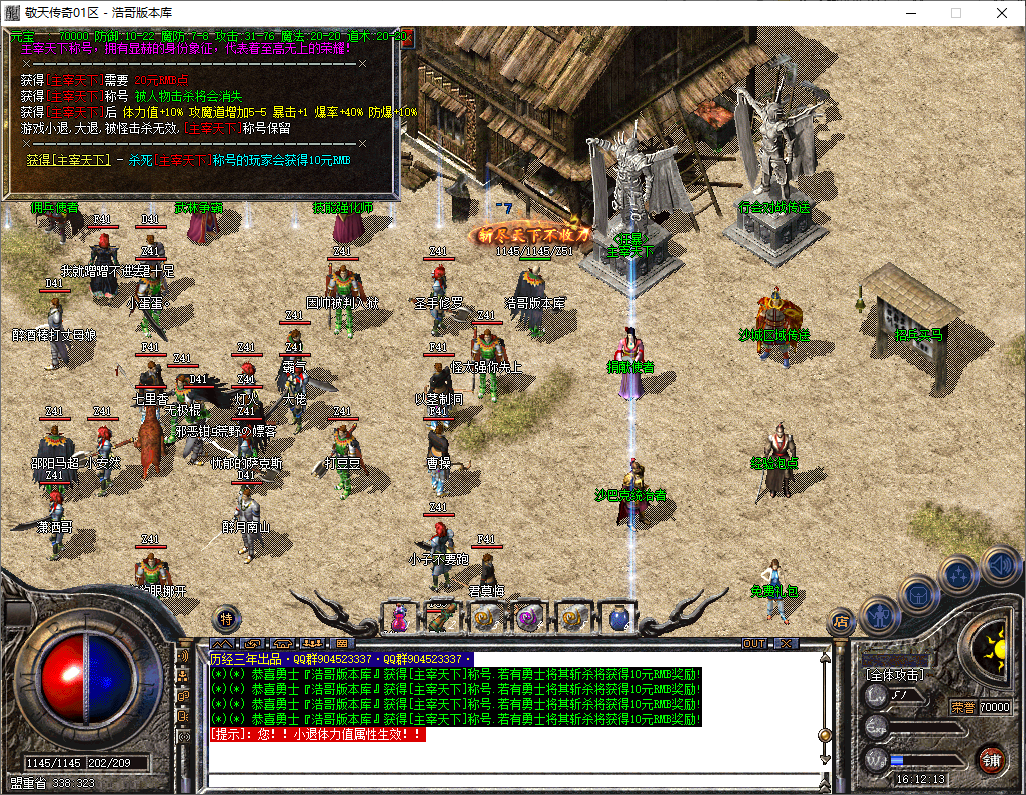This screenshot has width=1026, height=795.
Task: Select the pink potion belt slot
Action: click(399, 618)
